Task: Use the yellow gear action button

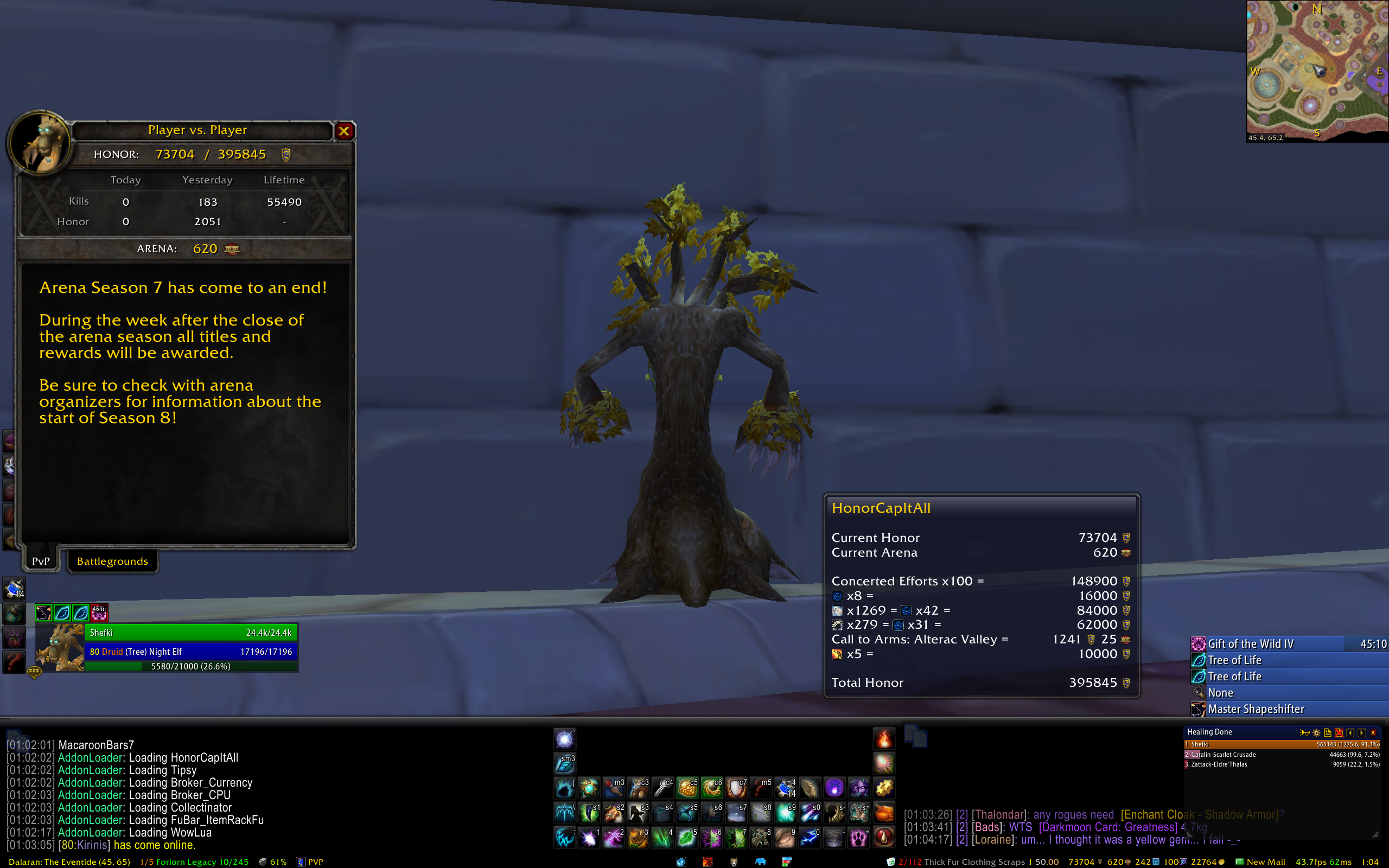Action: pyautogui.click(x=884, y=788)
